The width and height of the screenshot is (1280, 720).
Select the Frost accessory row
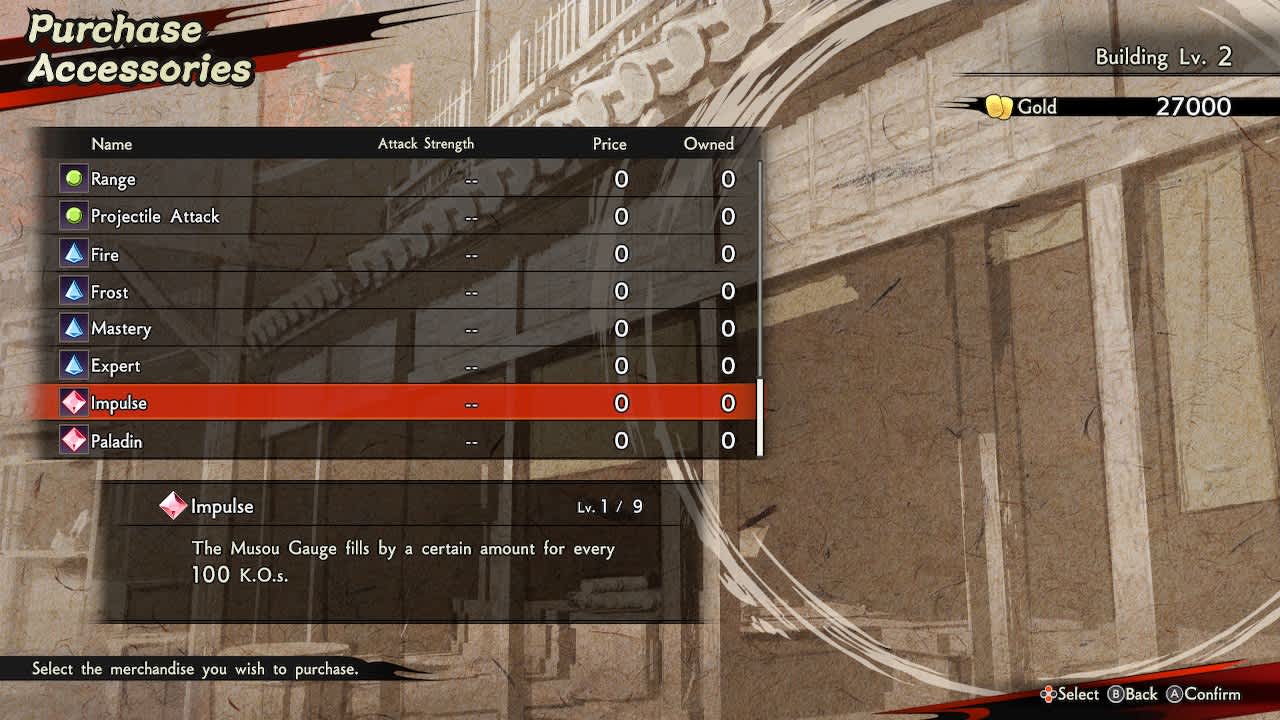coord(400,292)
